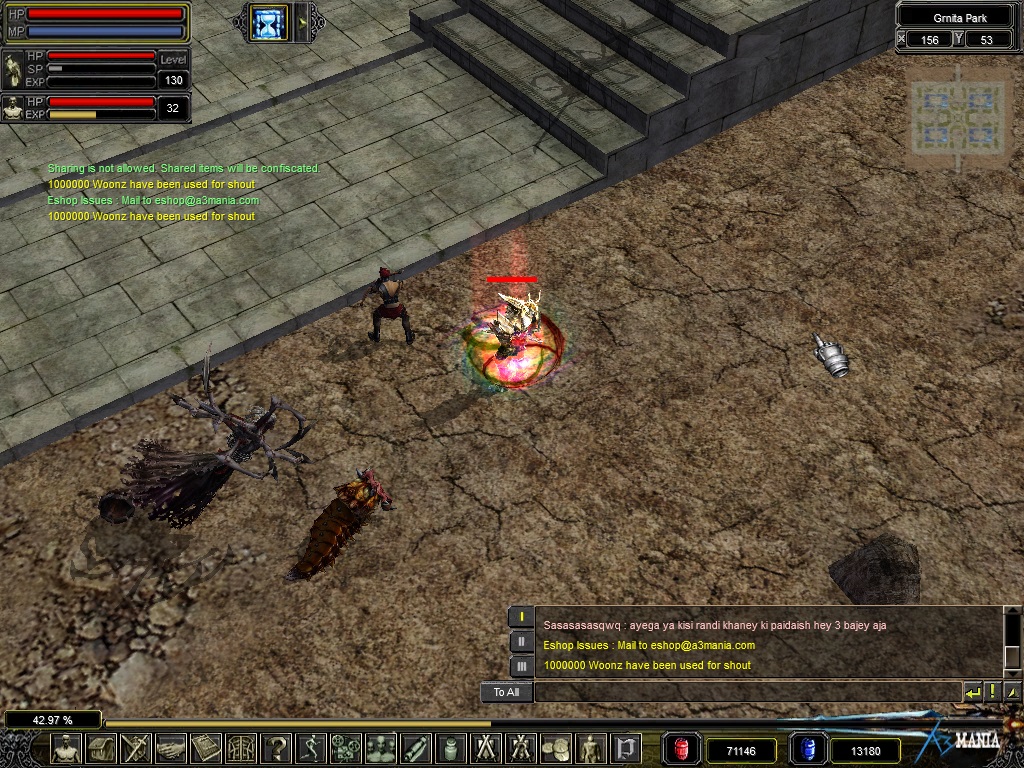The width and height of the screenshot is (1024, 768).
Task: Use the blue mana potion slot
Action: [807, 749]
